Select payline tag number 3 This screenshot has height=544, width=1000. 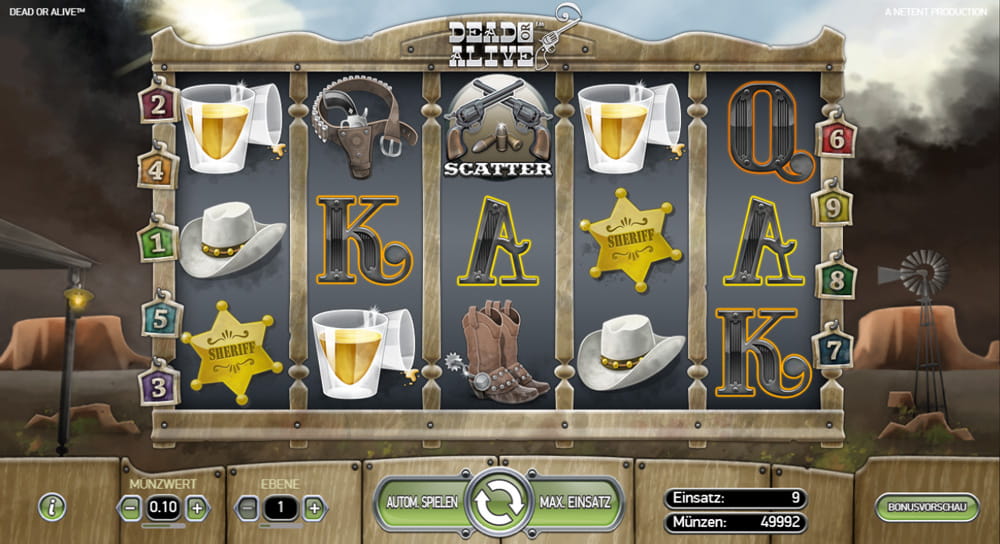[159, 385]
